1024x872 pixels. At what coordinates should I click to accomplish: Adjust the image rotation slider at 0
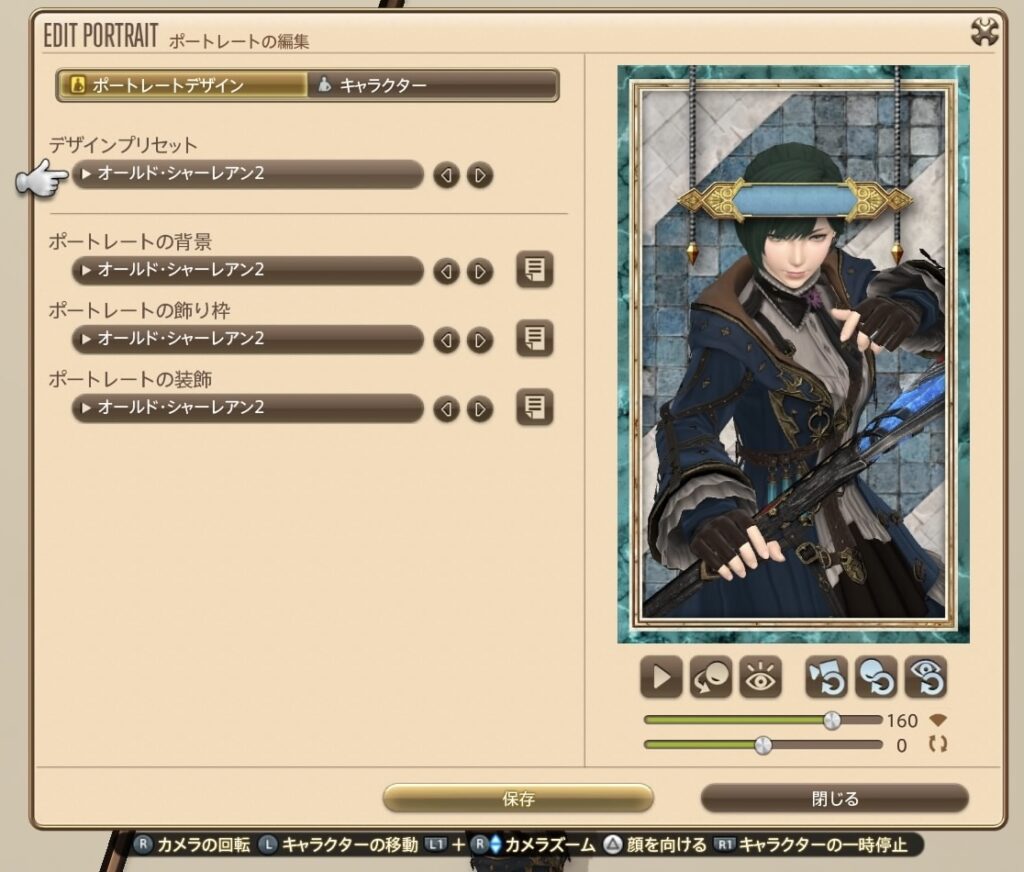click(763, 745)
